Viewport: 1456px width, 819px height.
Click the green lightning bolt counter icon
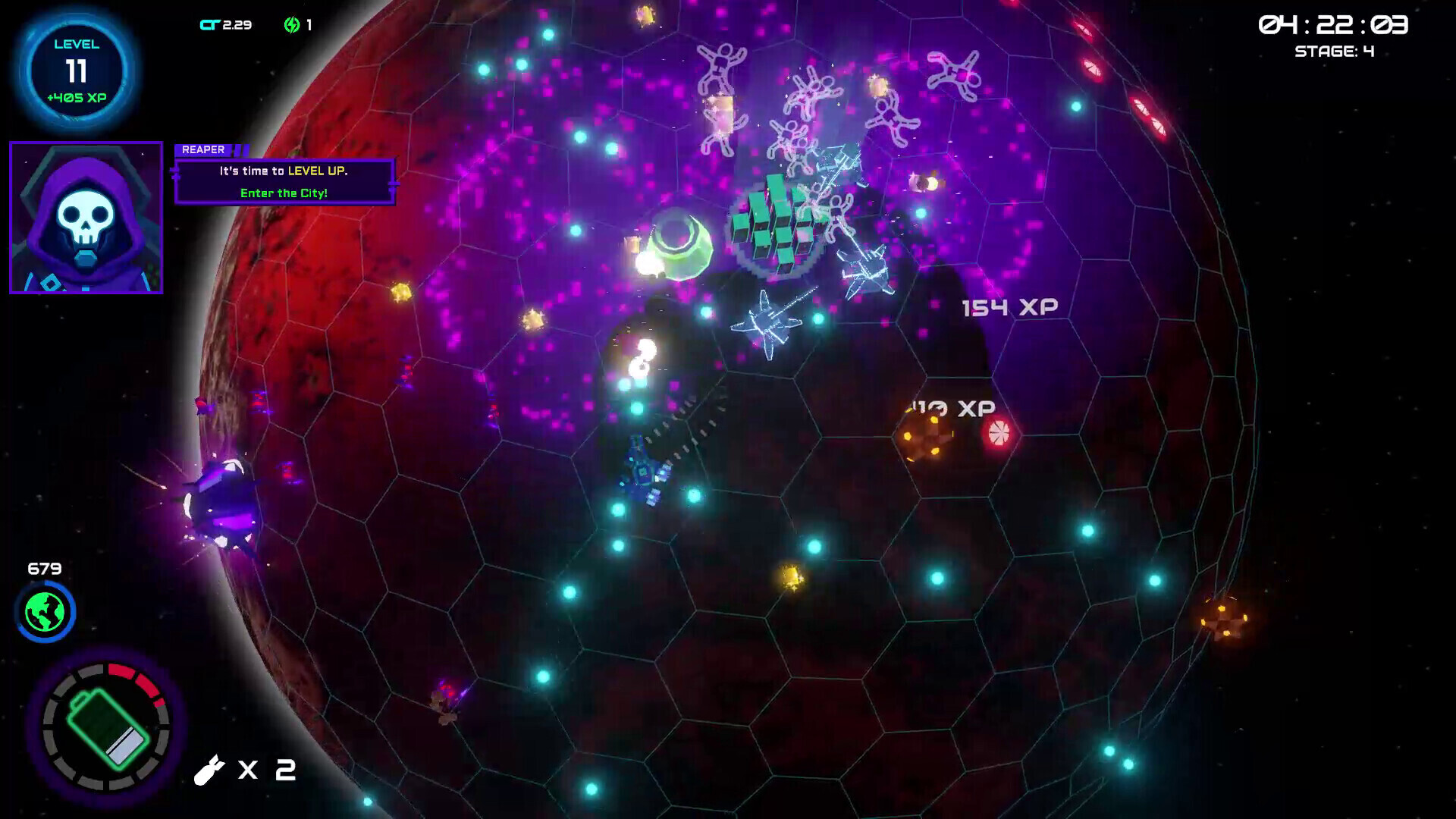292,24
